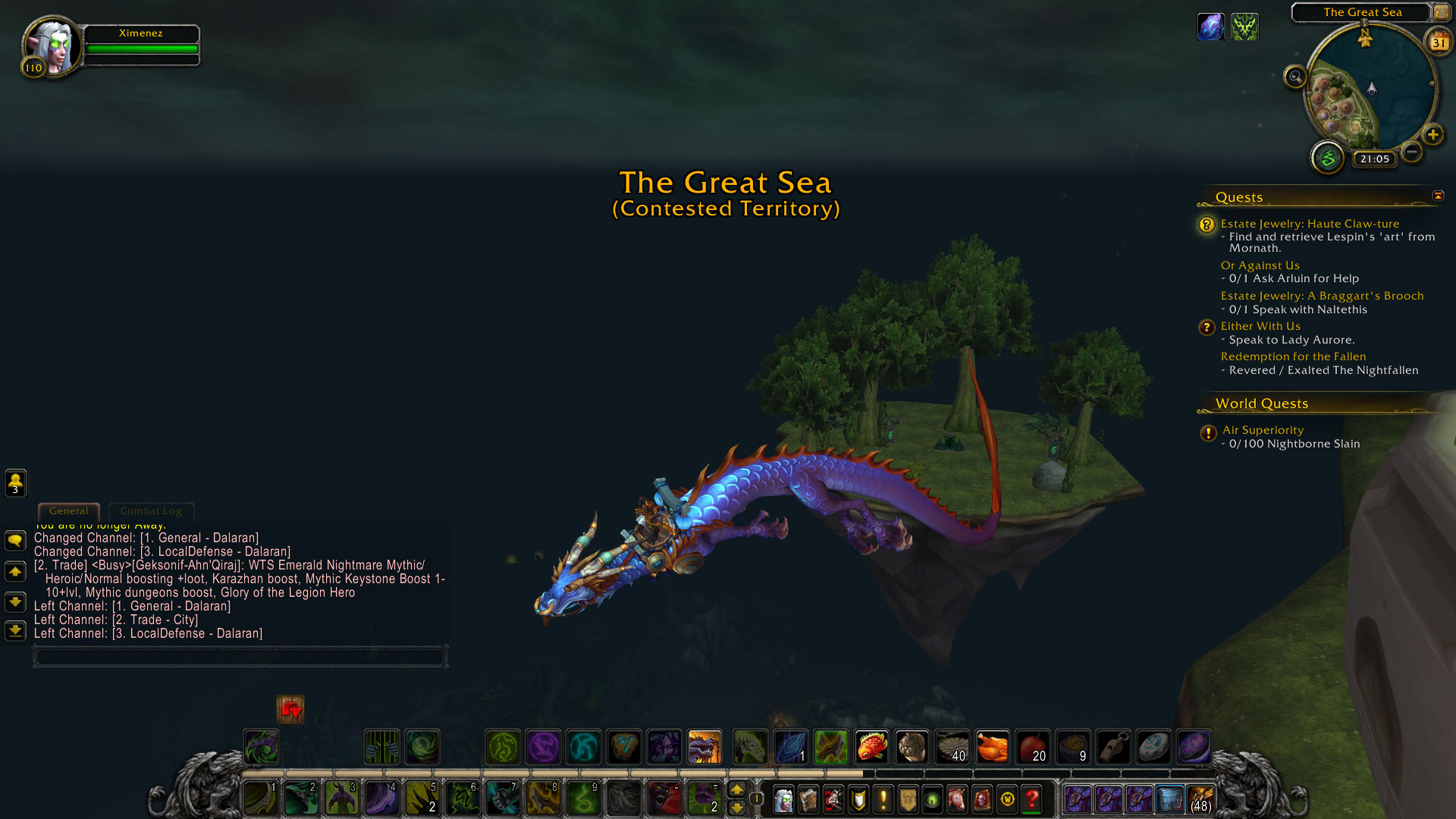Open the minimap tracking magnifier button
Image resolution: width=1456 pixels, height=819 pixels.
pyautogui.click(x=1294, y=77)
